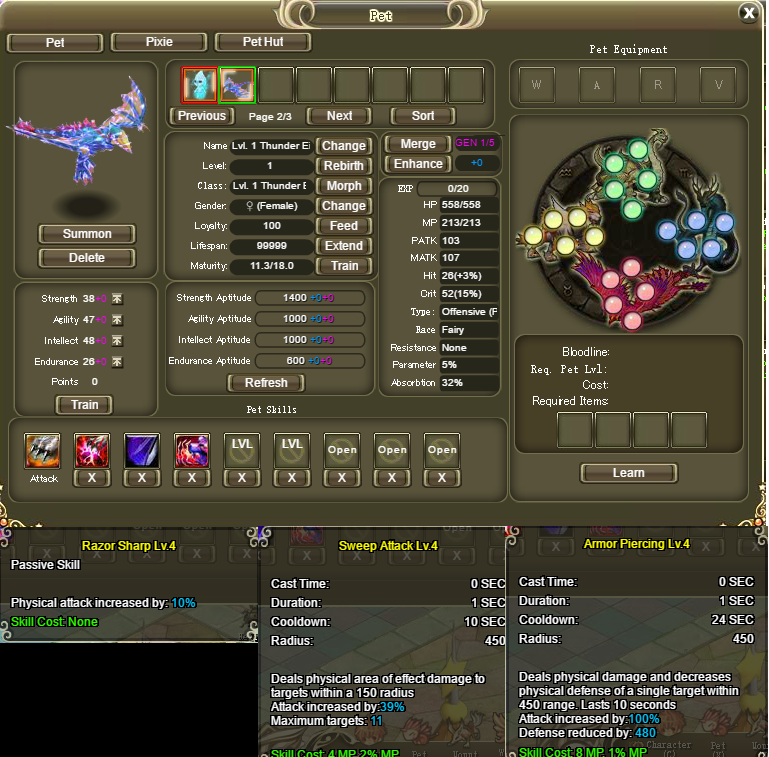Screen dimensions: 769x757
Task: Close the Pet window
Action: pos(748,13)
